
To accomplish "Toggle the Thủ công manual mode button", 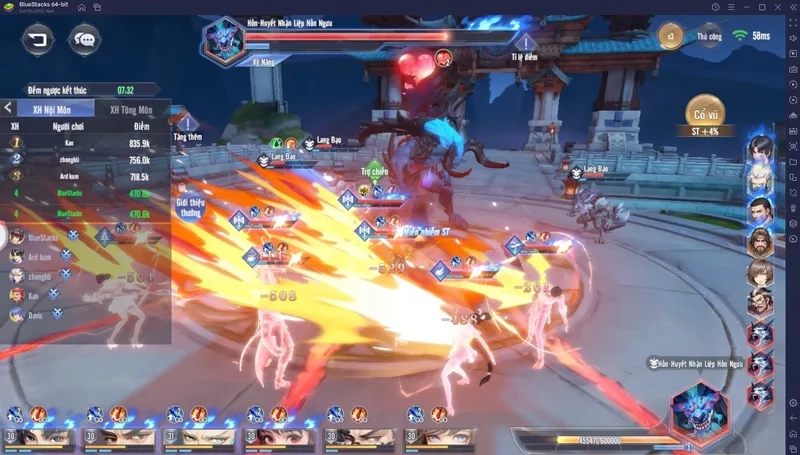I will click(x=709, y=36).
